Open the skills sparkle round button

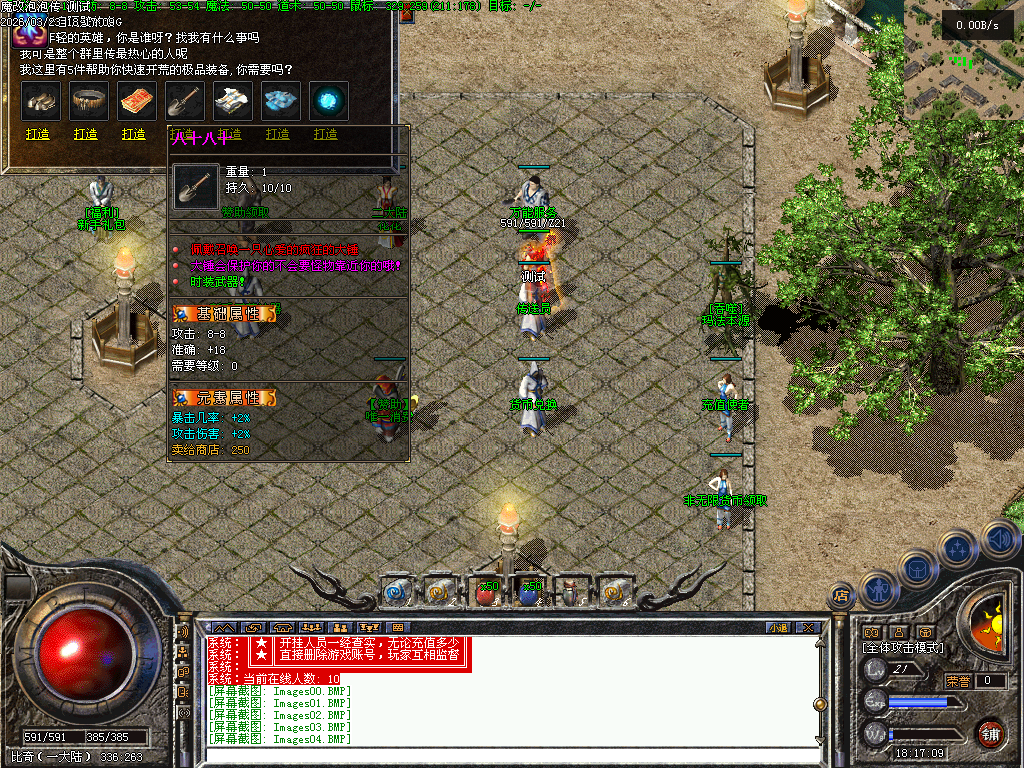pos(958,548)
